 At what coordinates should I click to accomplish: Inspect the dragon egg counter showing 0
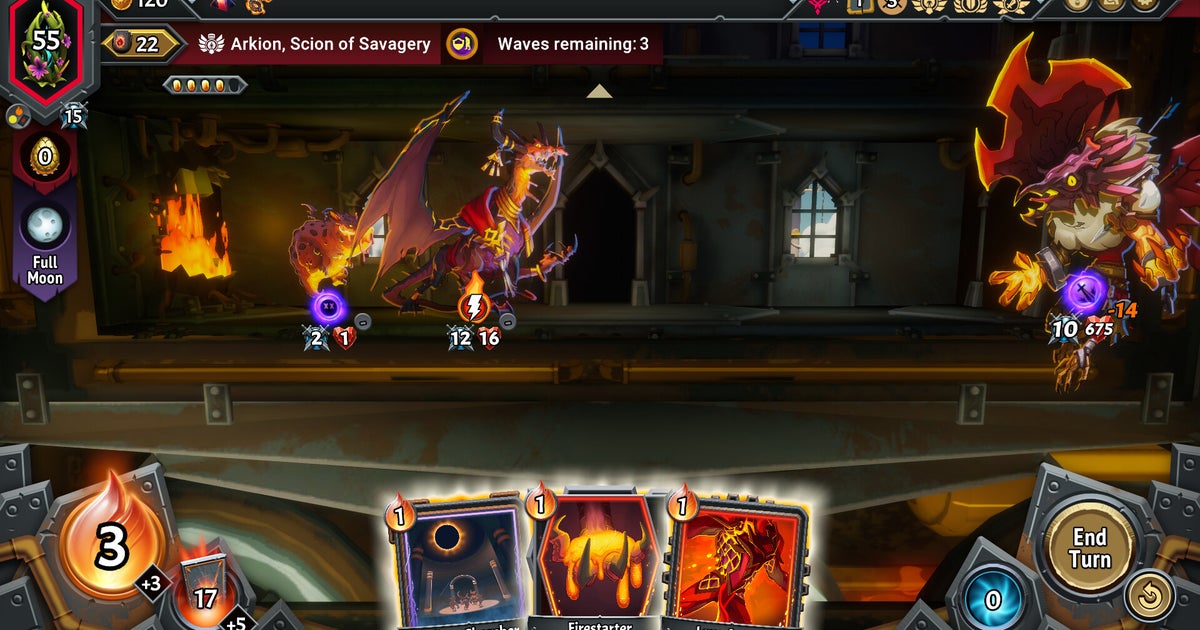(45, 157)
